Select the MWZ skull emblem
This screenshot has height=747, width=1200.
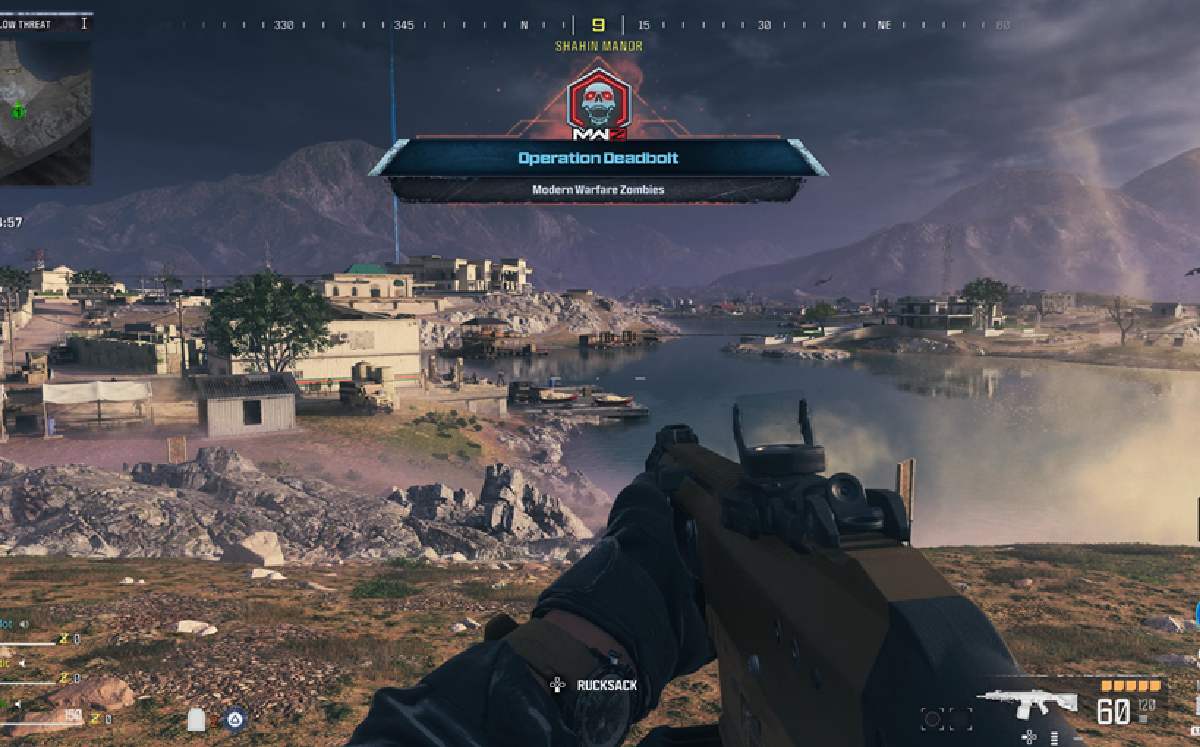598,102
